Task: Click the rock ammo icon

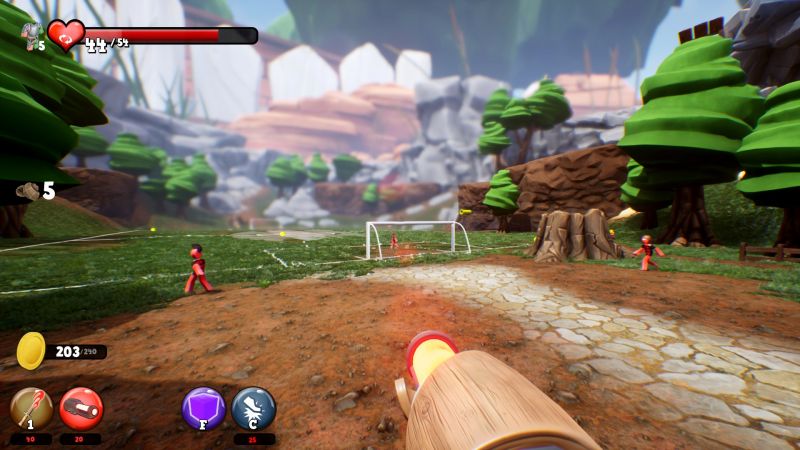Action: pos(26,191)
